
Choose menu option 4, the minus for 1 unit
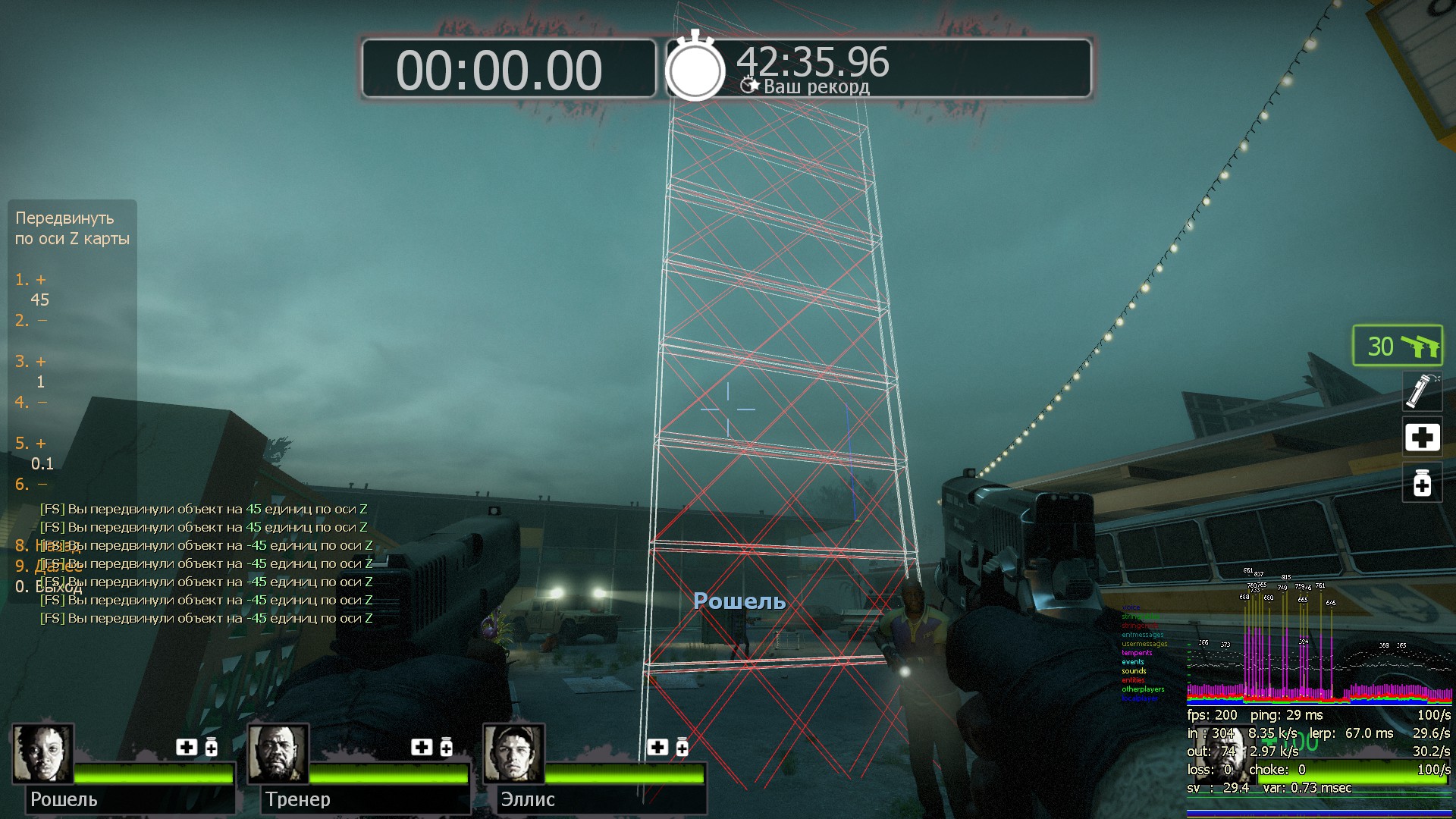[31, 403]
